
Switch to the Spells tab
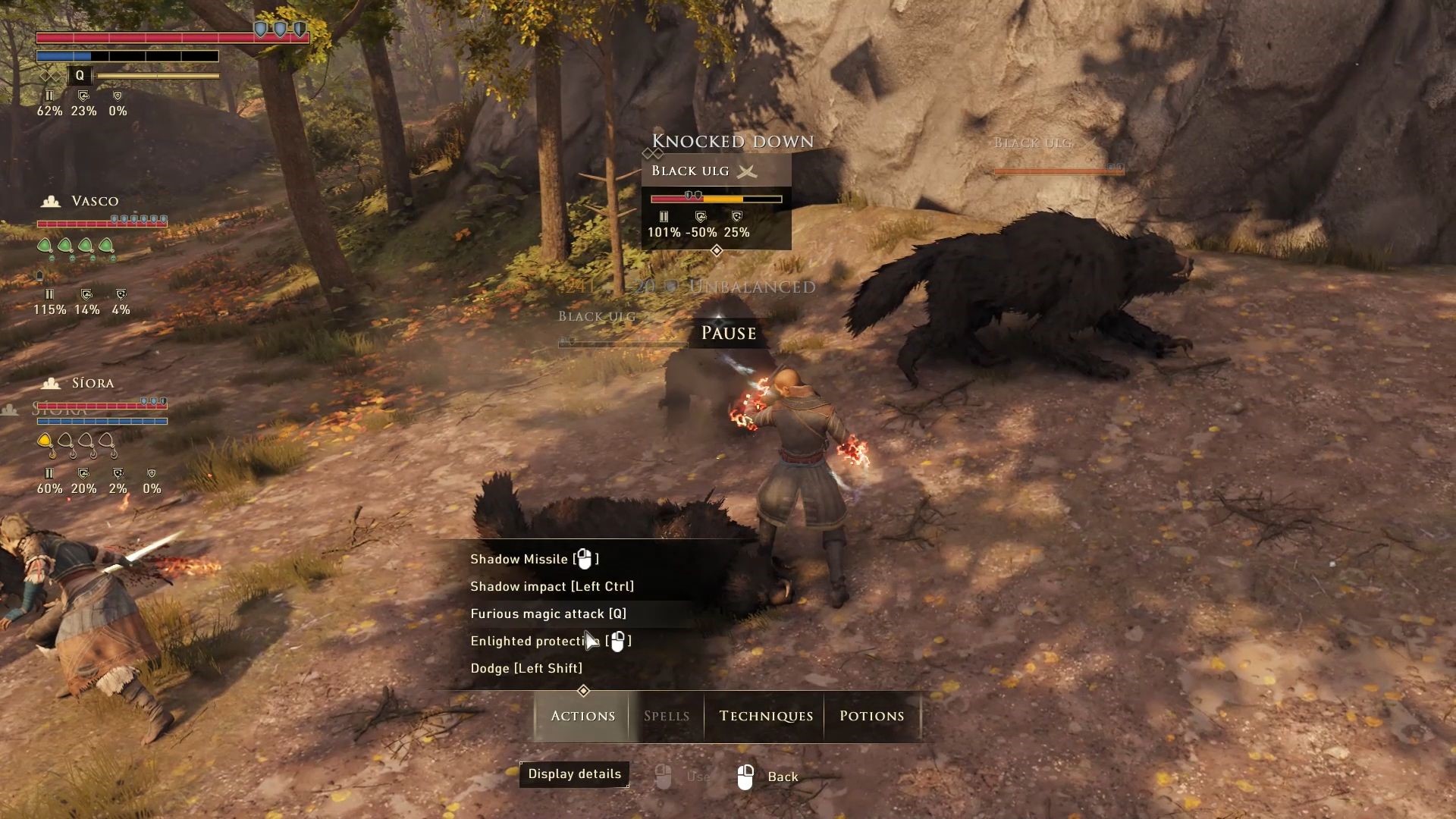click(666, 716)
